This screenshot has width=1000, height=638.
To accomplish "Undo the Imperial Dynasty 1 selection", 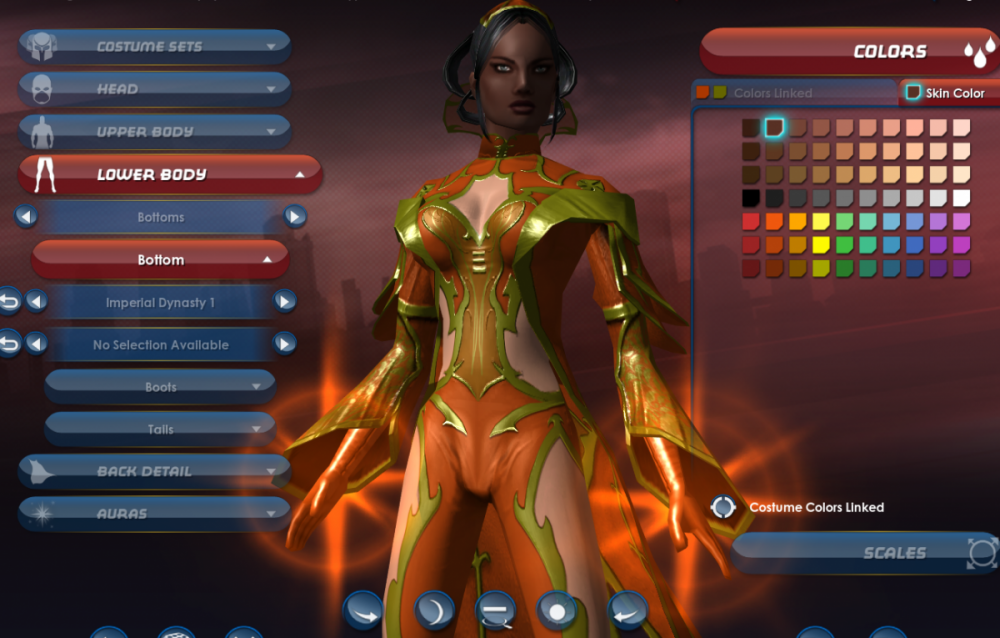I will (9, 301).
